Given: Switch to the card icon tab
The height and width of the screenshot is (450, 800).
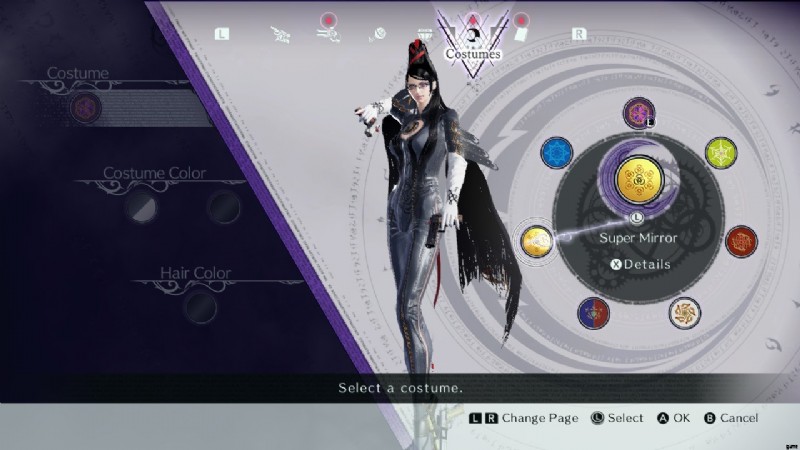Looking at the screenshot, I should (x=520, y=32).
